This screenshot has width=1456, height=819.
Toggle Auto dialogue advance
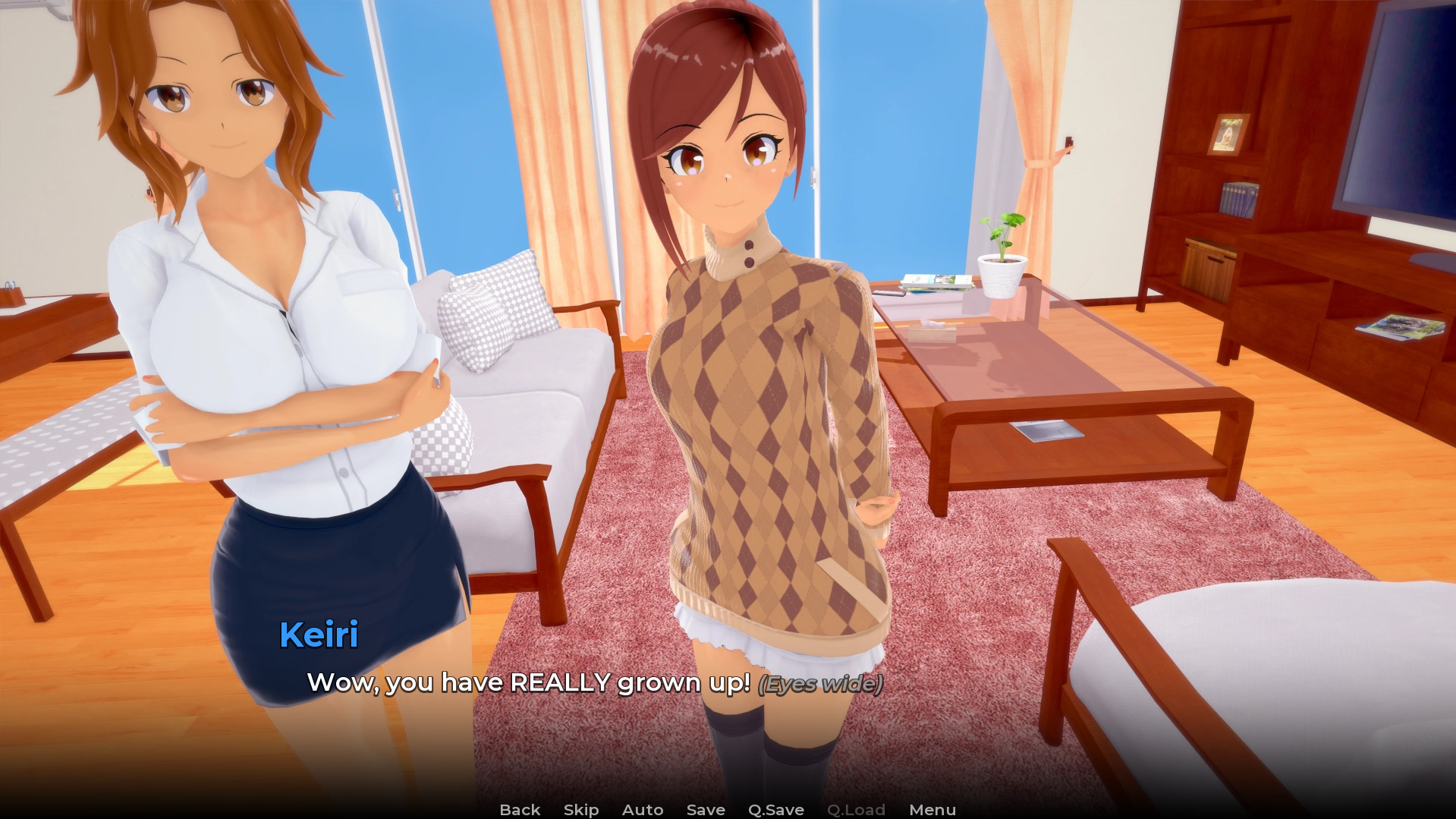coord(643,810)
